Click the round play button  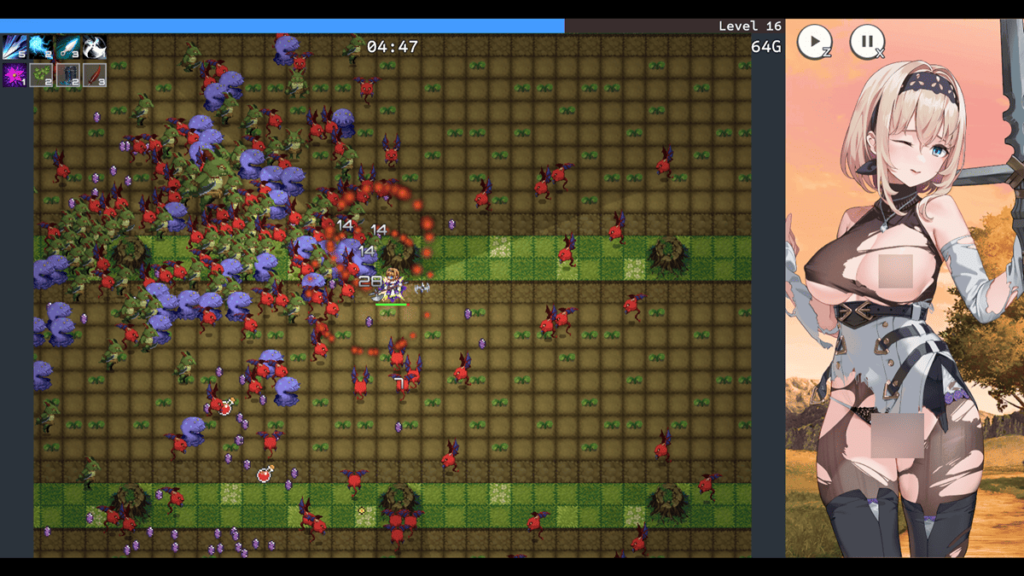coord(814,41)
